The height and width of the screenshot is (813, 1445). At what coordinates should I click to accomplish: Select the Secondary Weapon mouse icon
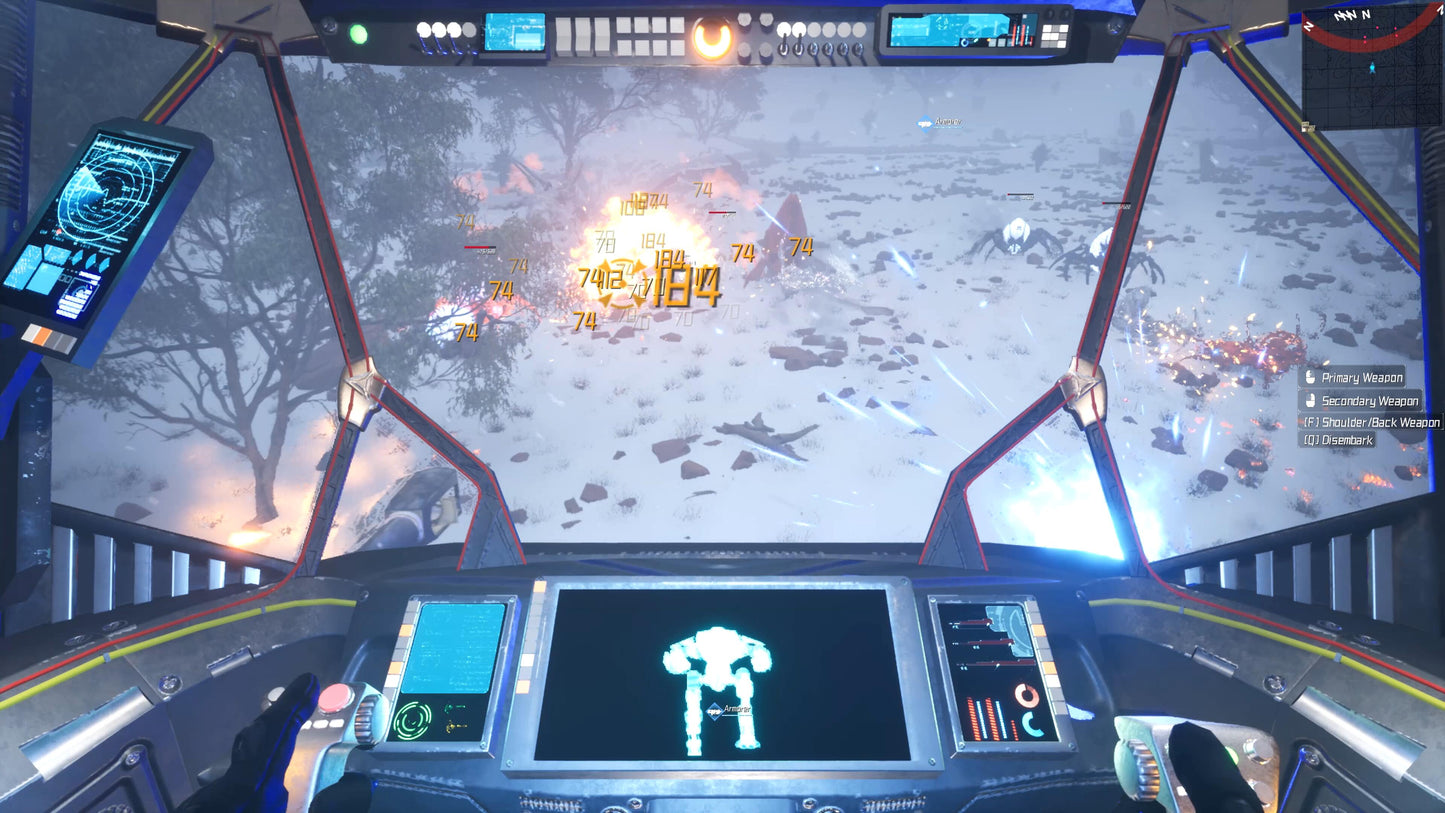coord(1309,400)
